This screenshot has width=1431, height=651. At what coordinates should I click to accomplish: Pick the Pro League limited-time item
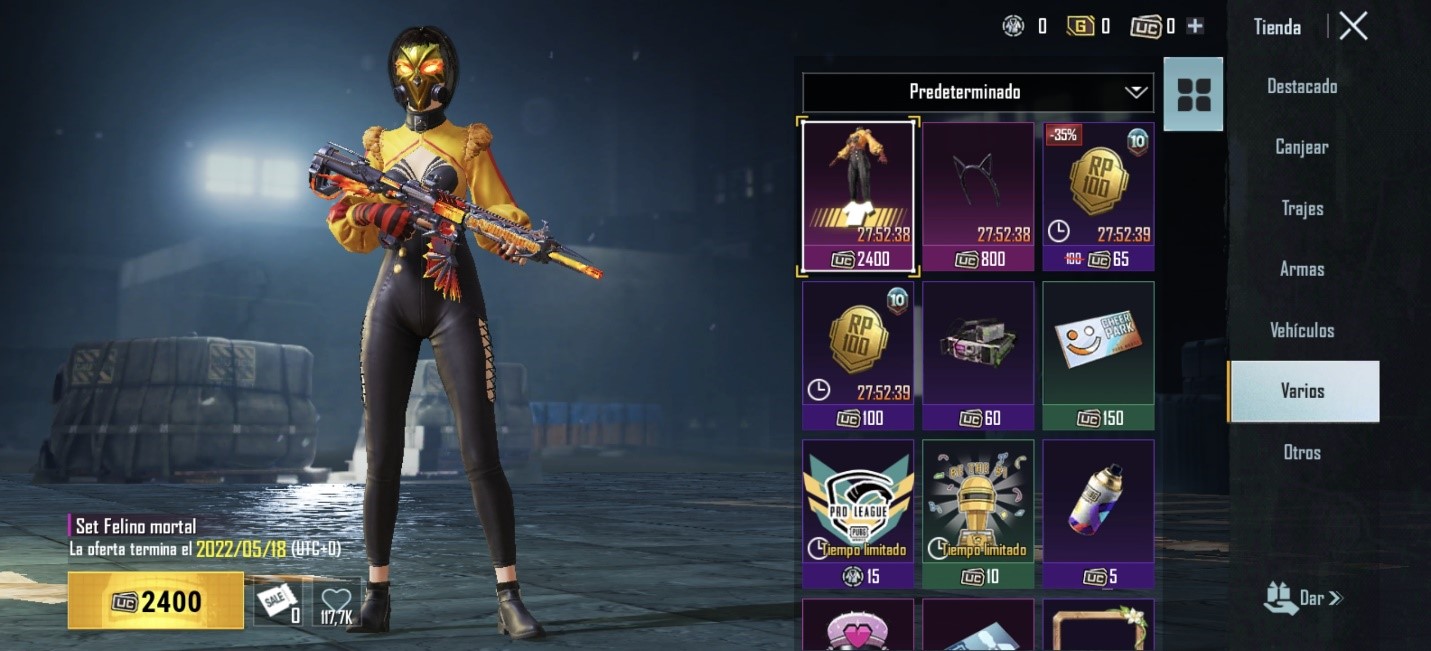(x=858, y=513)
